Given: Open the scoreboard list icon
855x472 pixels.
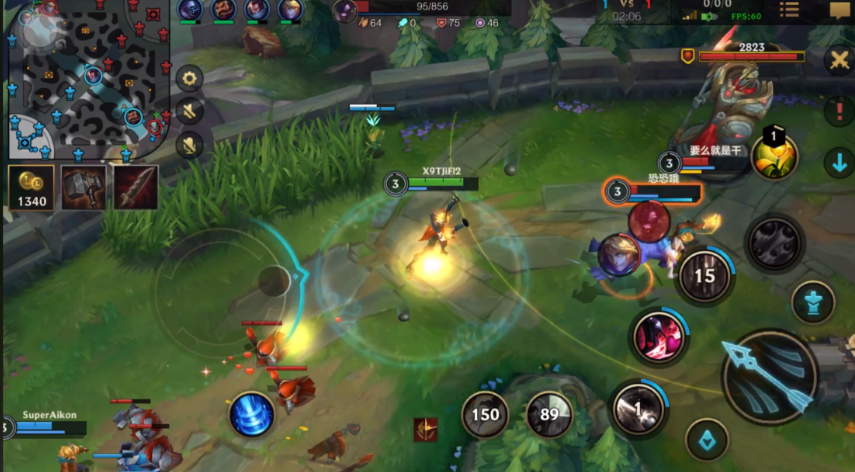Looking at the screenshot, I should point(789,10).
